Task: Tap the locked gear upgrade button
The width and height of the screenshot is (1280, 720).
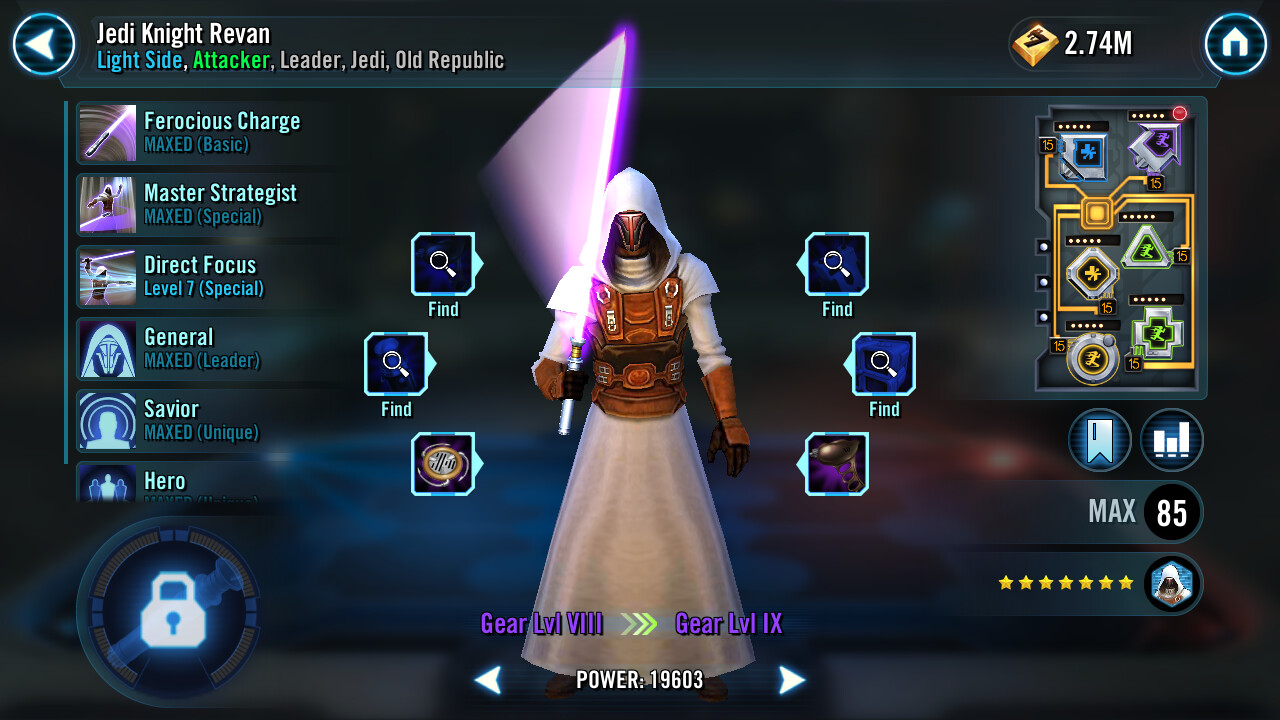Action: [x=172, y=610]
